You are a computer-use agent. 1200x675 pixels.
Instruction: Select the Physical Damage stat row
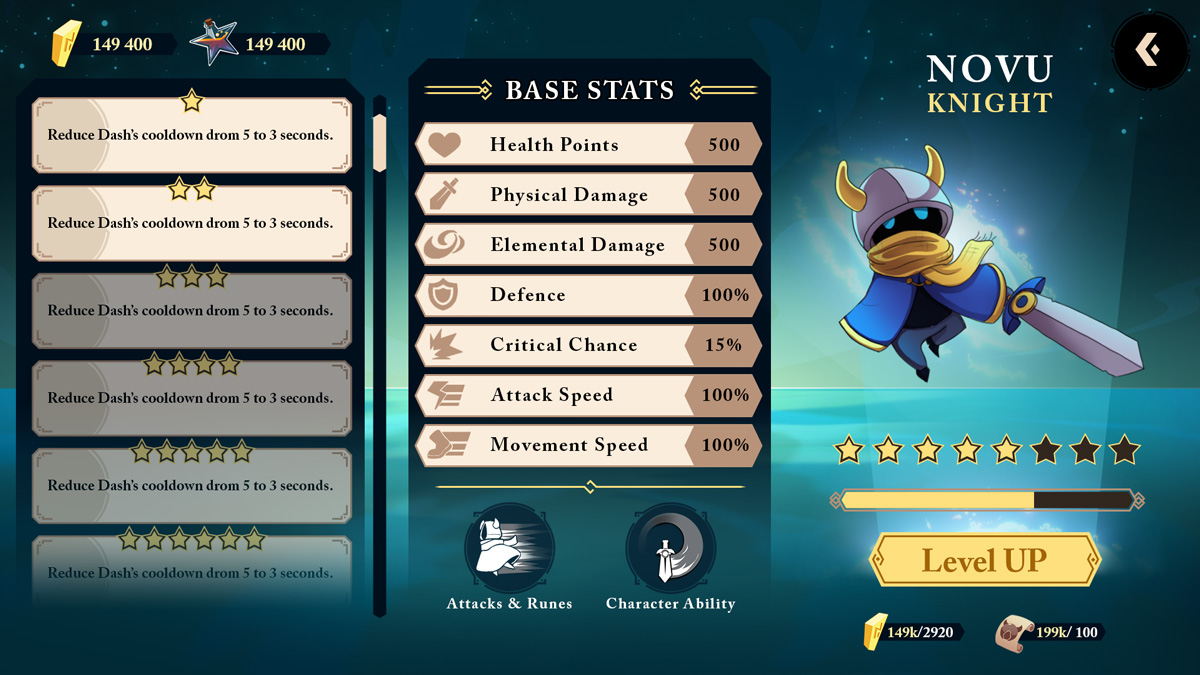click(x=588, y=195)
